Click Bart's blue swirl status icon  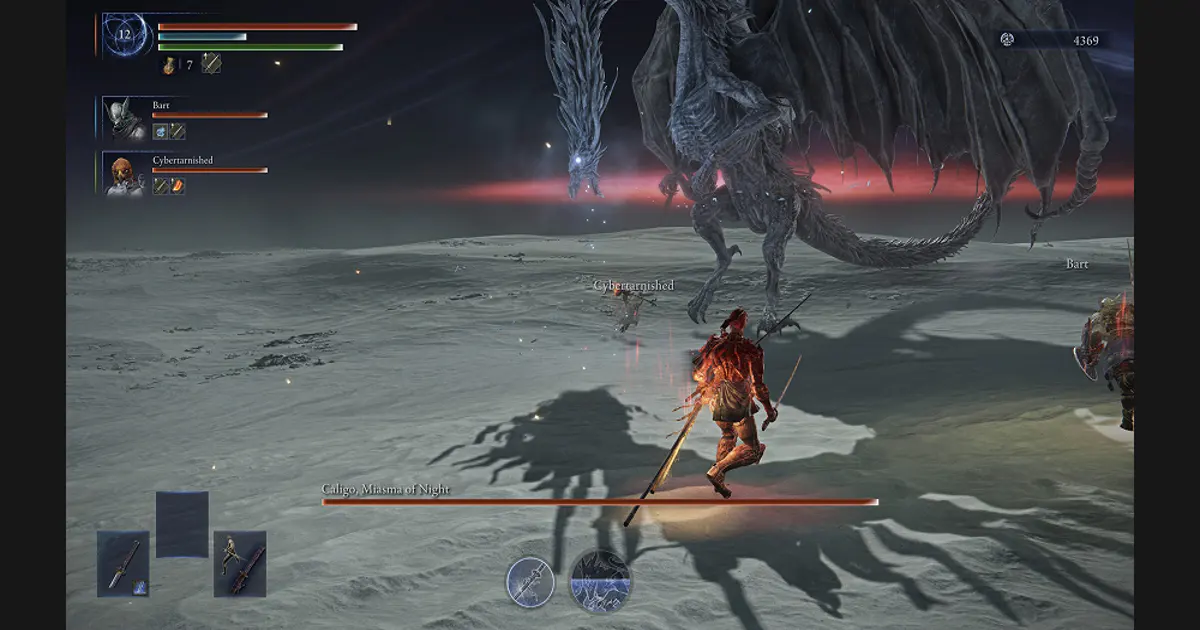point(160,131)
